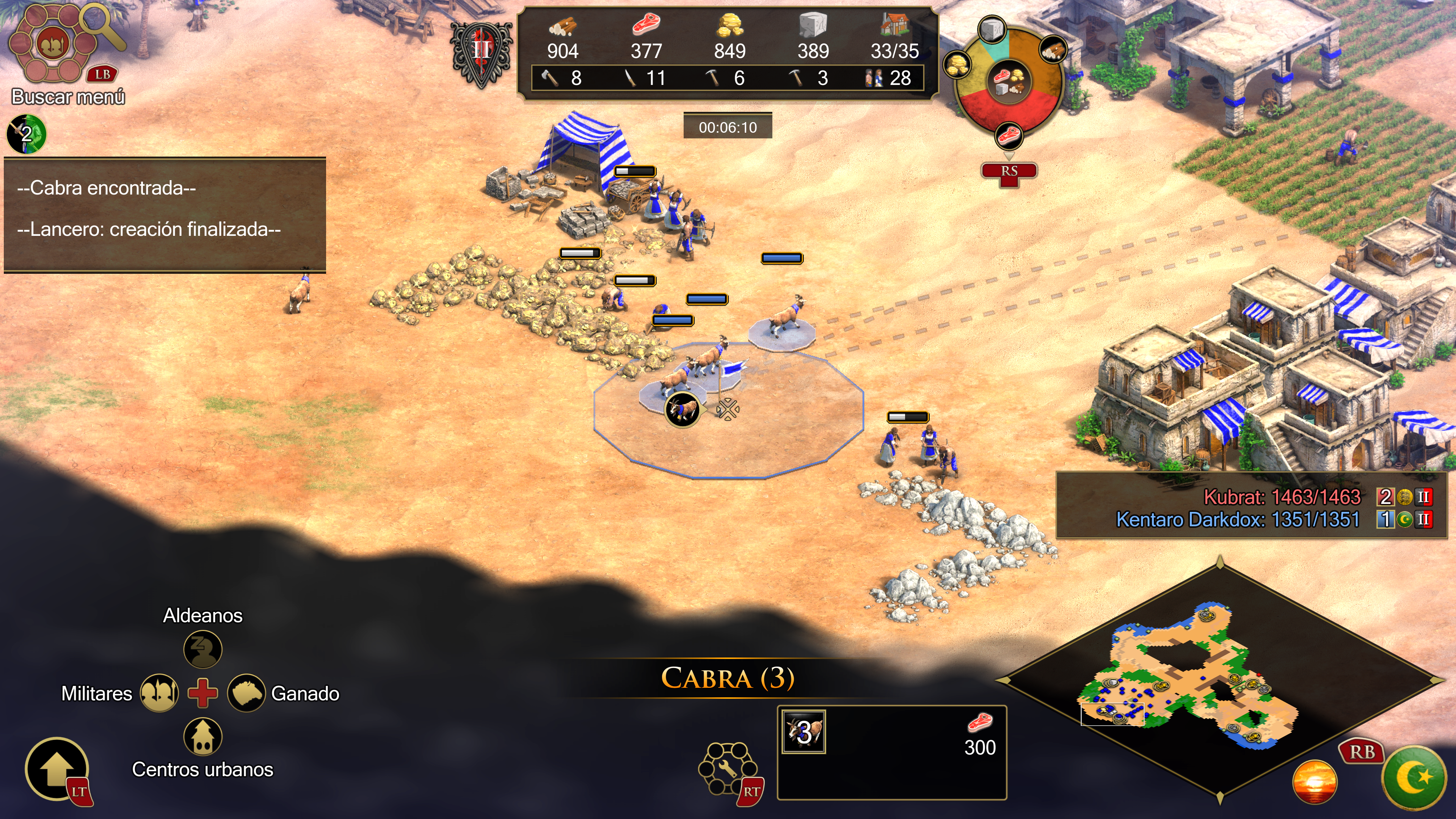The height and width of the screenshot is (819, 1456).
Task: Select the Cabra unit portrait in panel
Action: pos(803,732)
